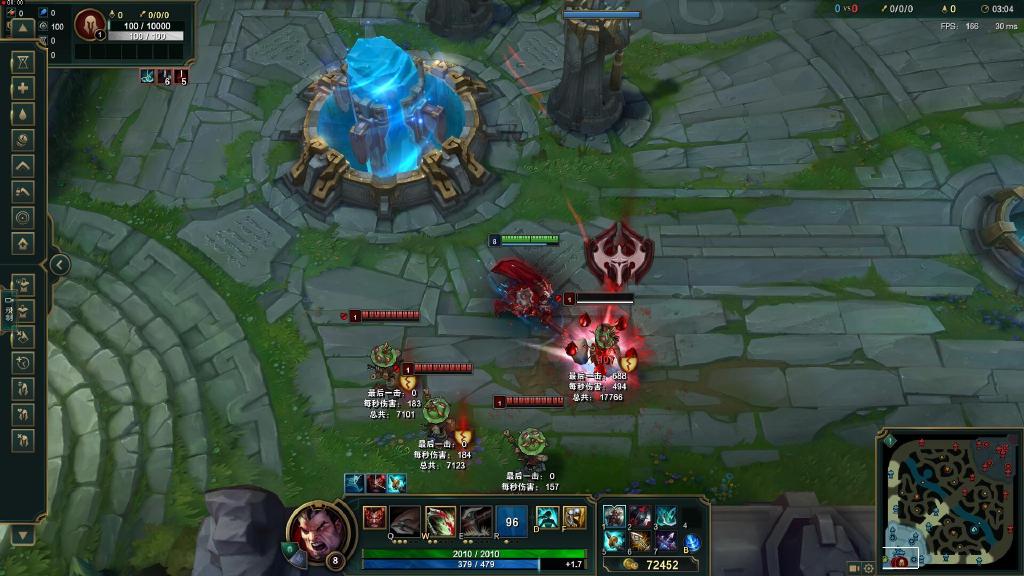Use the F summoner spell

coord(574,517)
